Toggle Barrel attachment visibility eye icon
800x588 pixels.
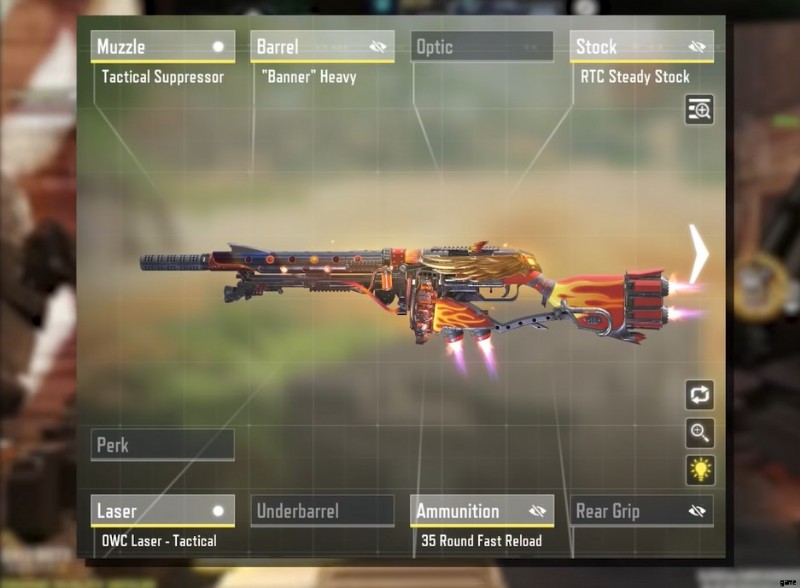377,47
